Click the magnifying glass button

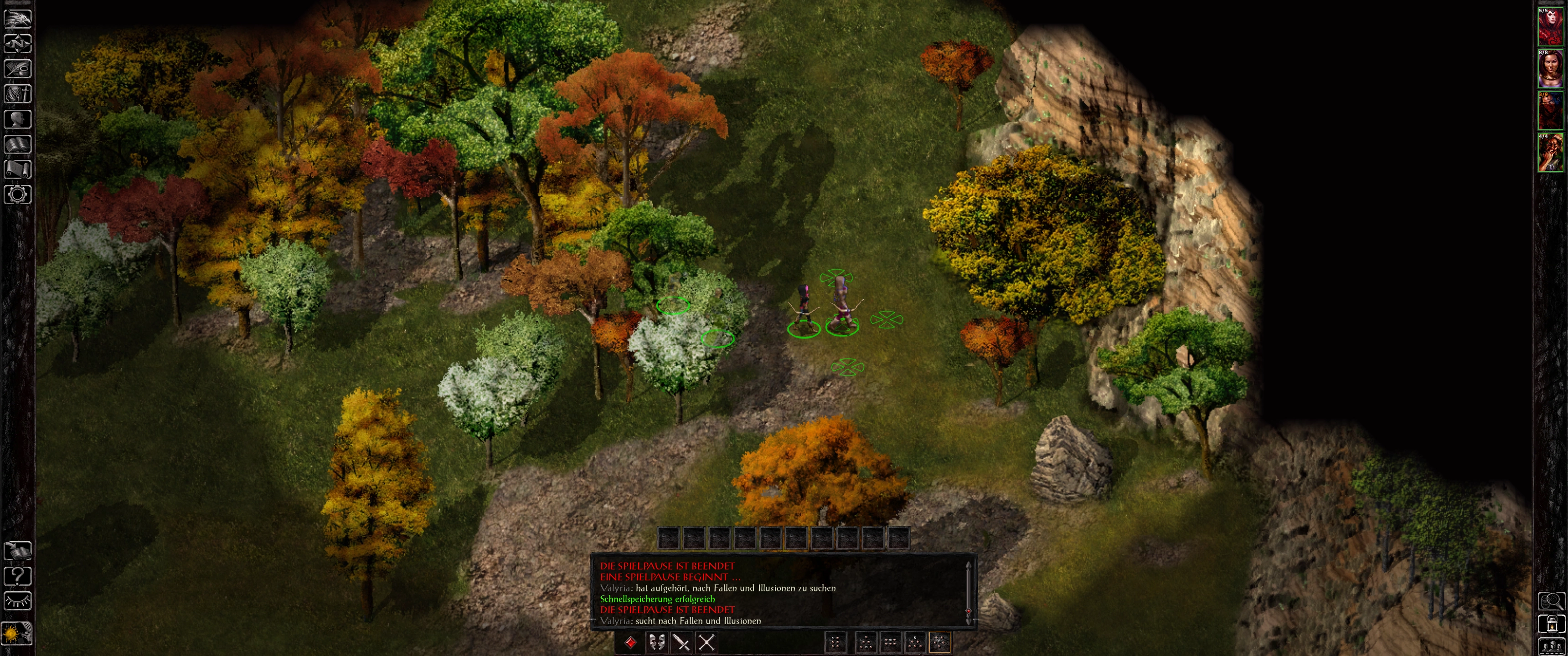[1552, 601]
